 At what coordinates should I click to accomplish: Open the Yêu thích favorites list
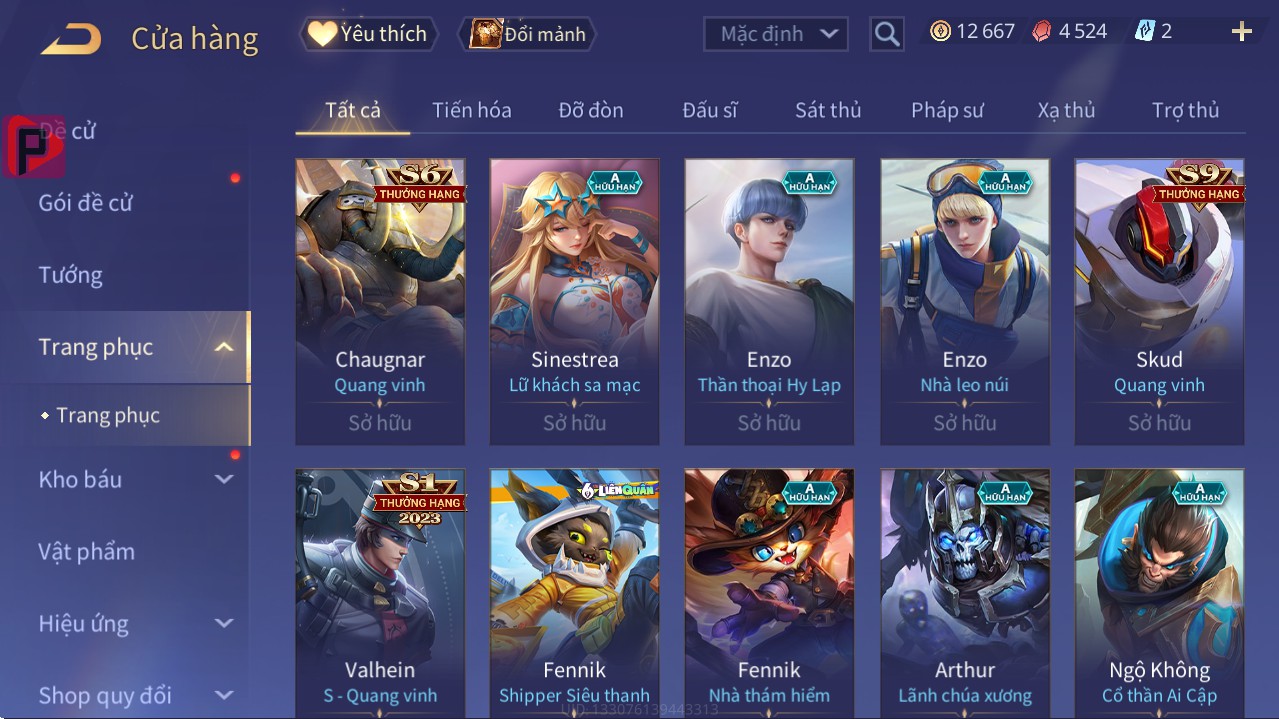pyautogui.click(x=368, y=34)
